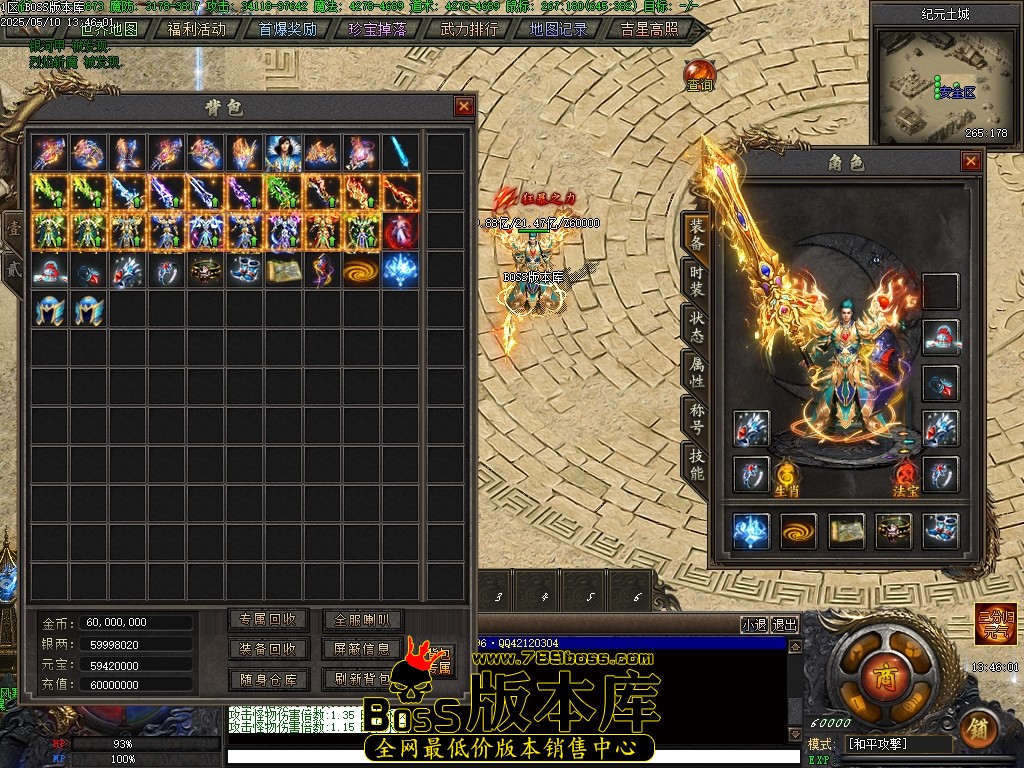Select the blue sword item in backpack
Screen dimensions: 1024x768
[x=402, y=152]
